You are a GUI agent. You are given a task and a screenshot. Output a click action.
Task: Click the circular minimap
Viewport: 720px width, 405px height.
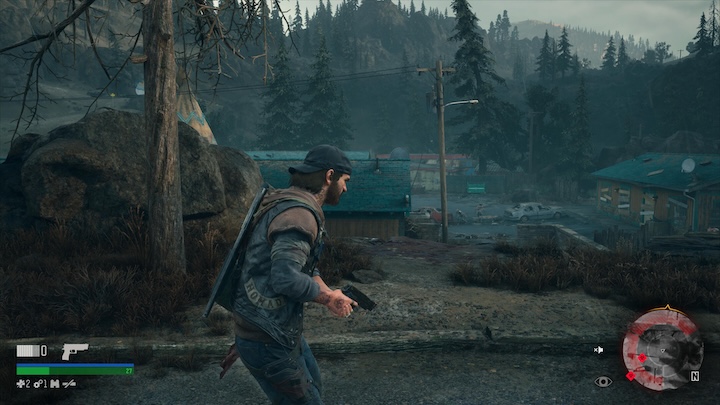pos(661,348)
